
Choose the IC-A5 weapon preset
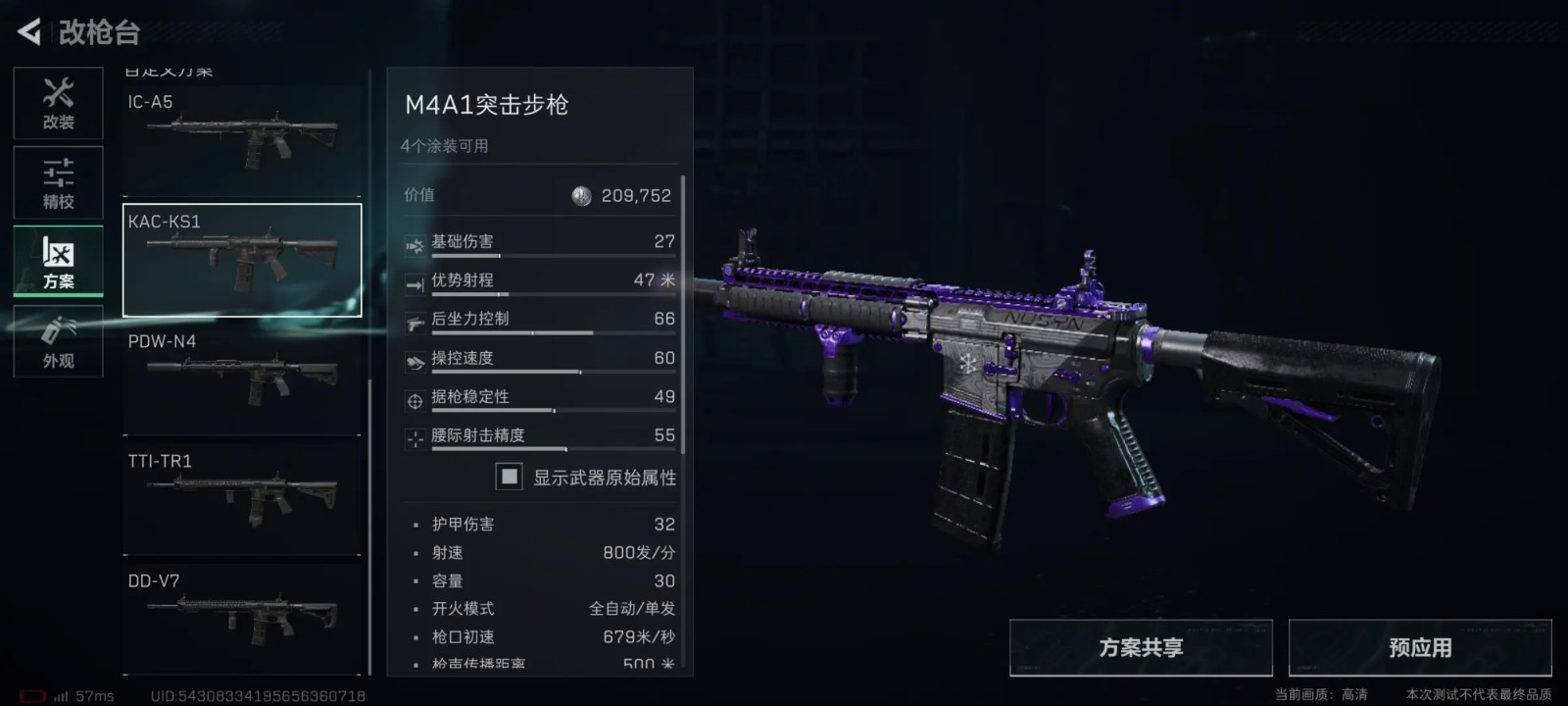pyautogui.click(x=242, y=140)
